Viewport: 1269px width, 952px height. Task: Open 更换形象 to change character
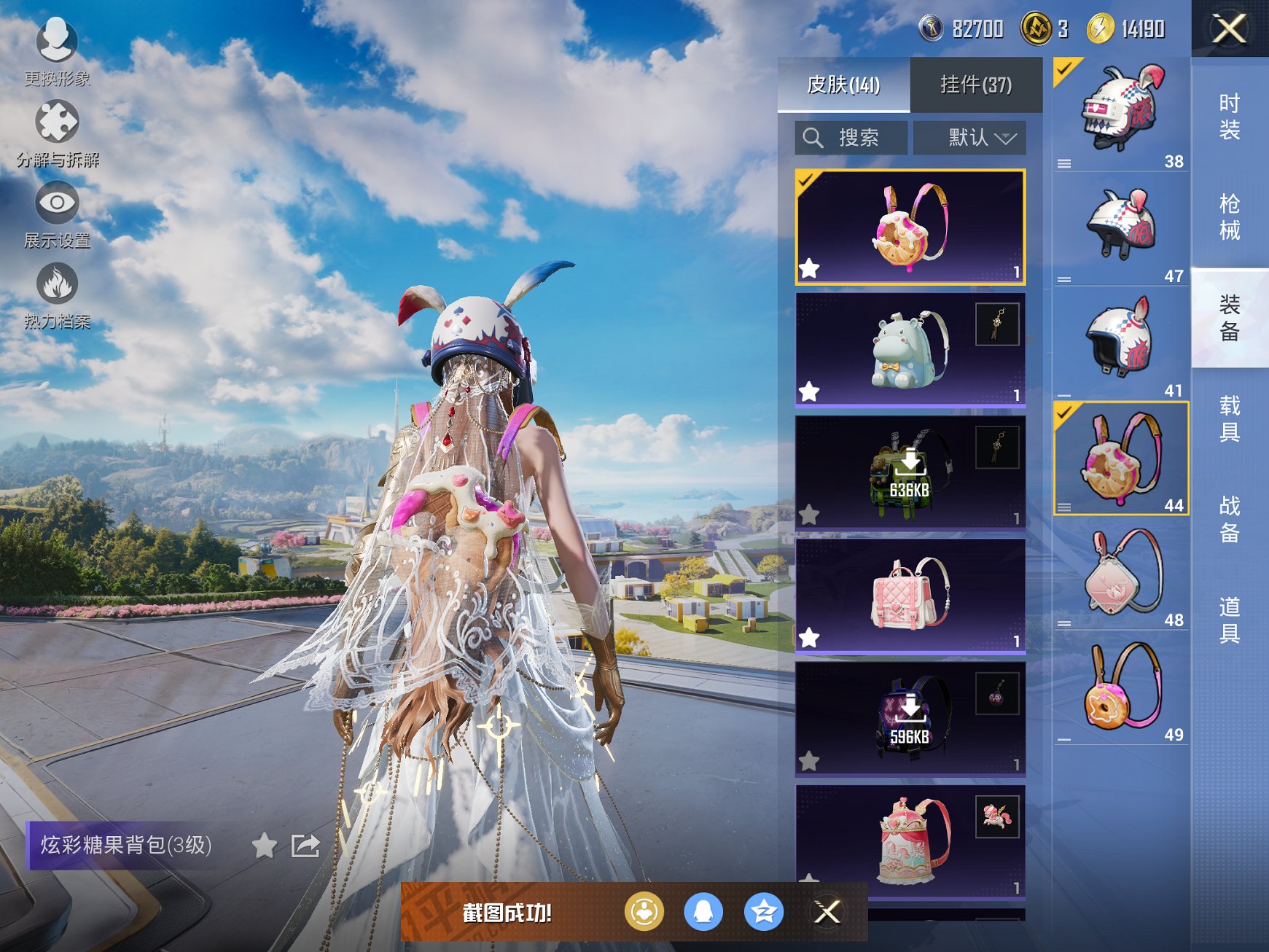click(57, 49)
